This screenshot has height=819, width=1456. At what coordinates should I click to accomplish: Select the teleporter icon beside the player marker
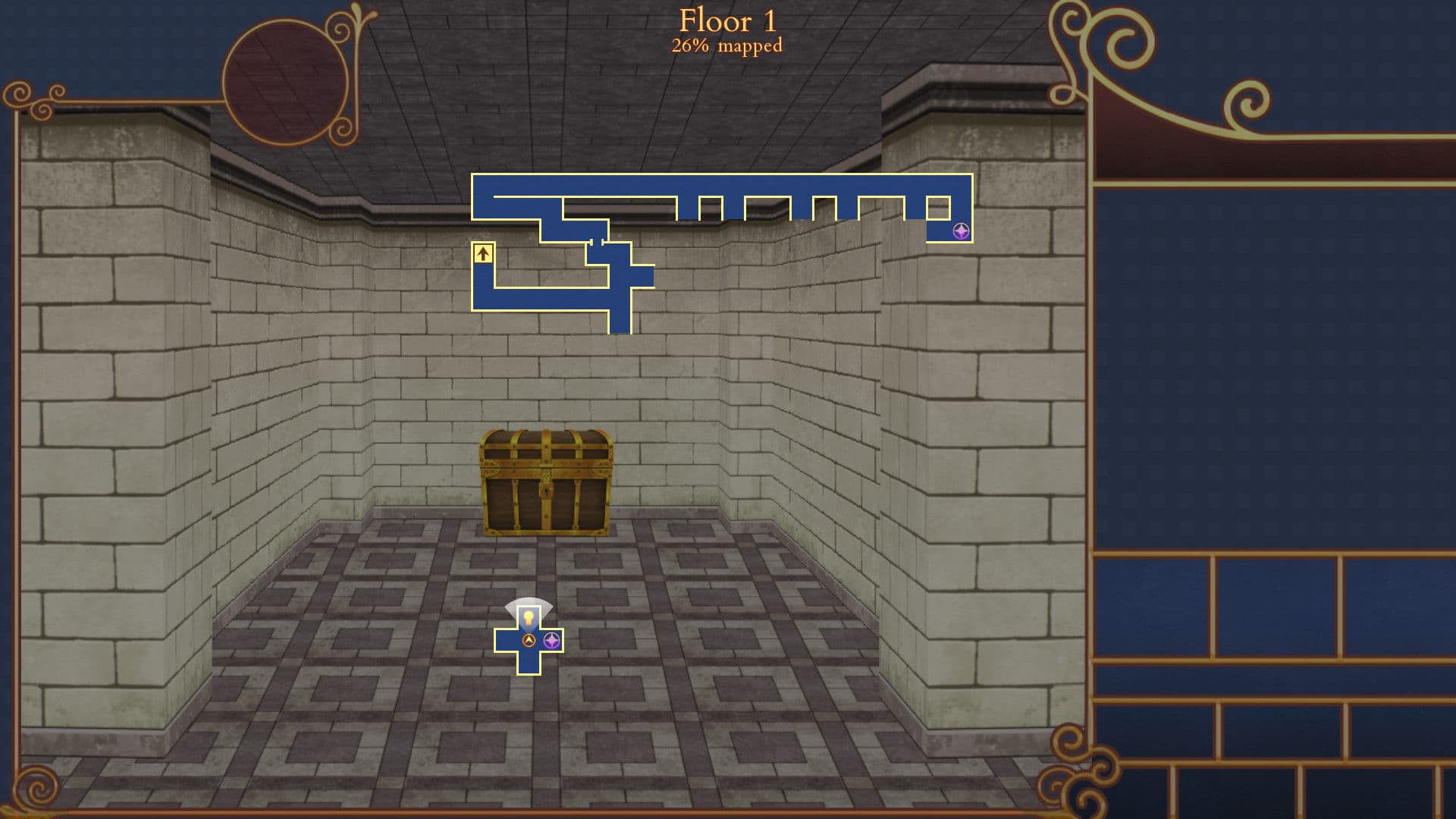point(551,641)
